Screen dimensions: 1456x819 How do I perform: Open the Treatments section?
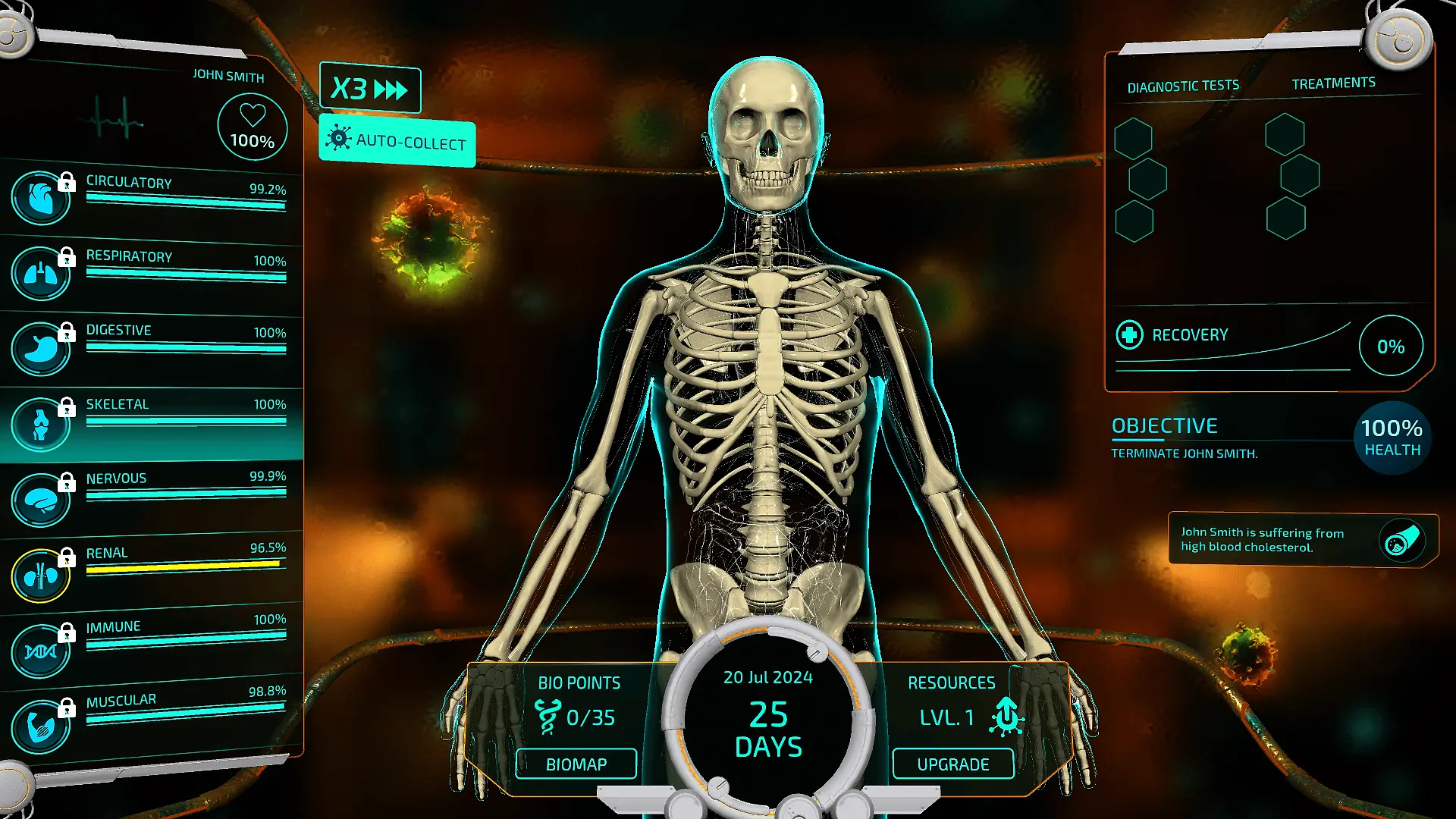[x=1333, y=83]
